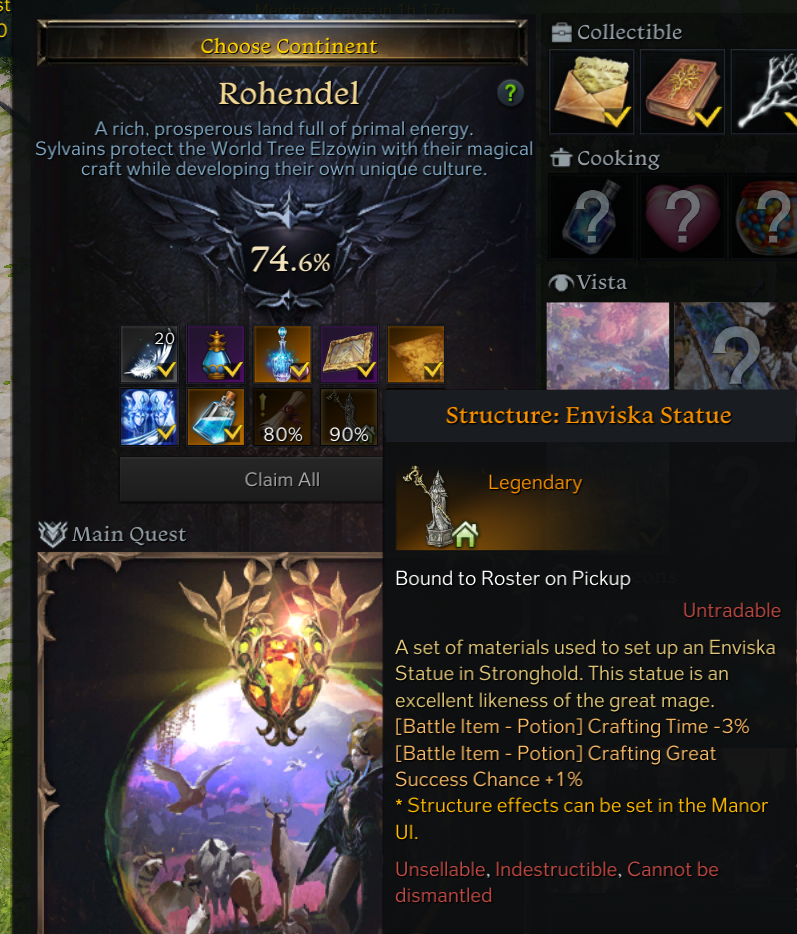Select the unknown candy jar cooking entry

coord(765,217)
